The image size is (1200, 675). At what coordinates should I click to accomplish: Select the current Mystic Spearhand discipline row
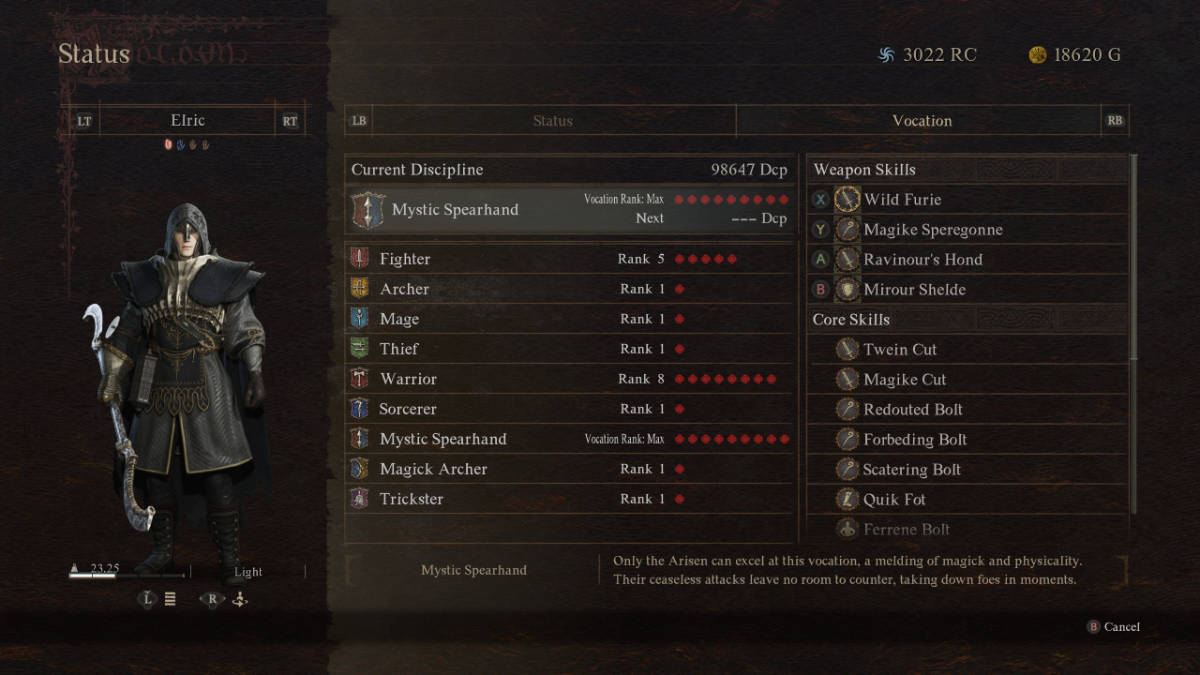569,209
